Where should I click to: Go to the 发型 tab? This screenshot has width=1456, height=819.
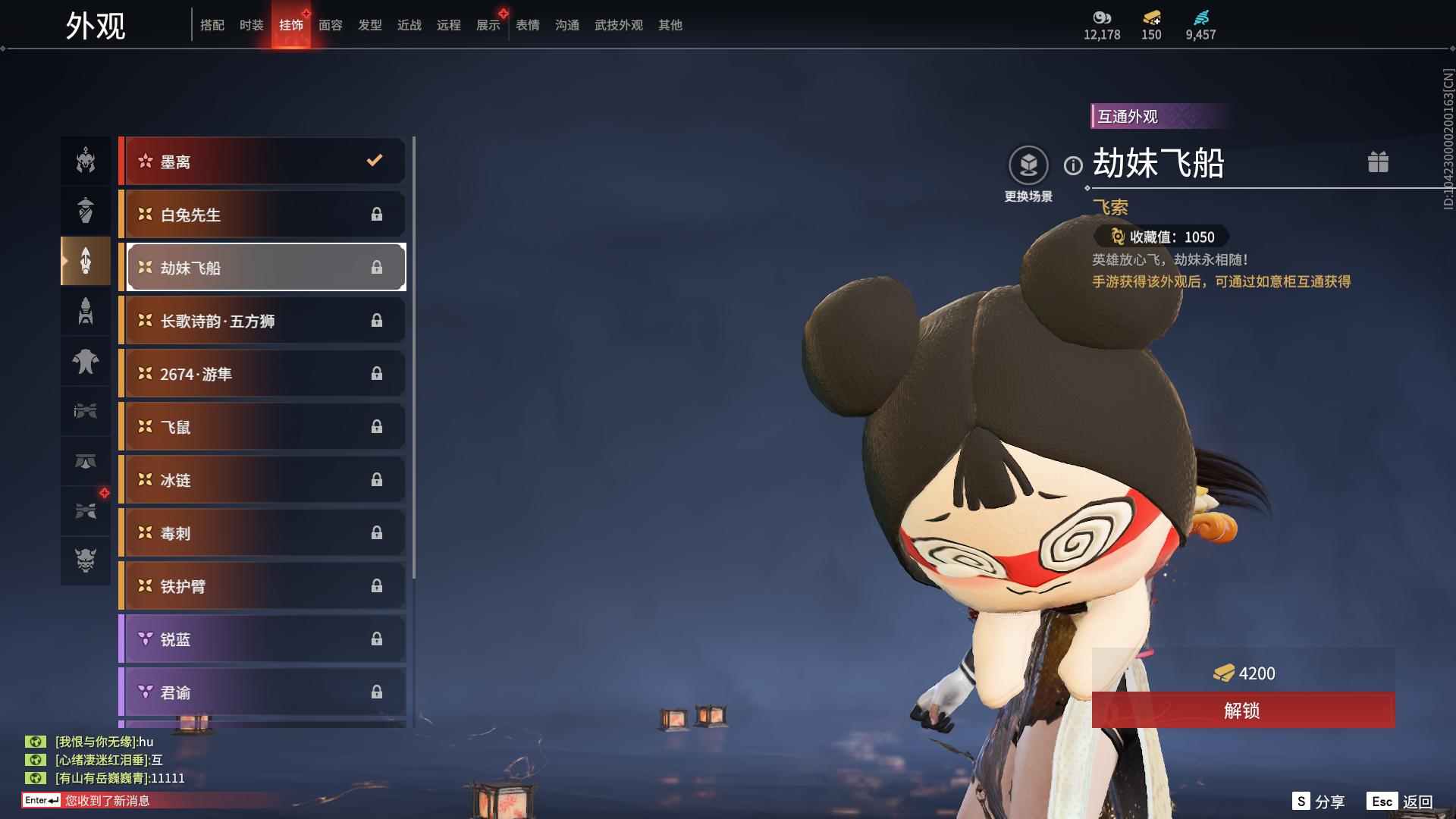coord(370,25)
